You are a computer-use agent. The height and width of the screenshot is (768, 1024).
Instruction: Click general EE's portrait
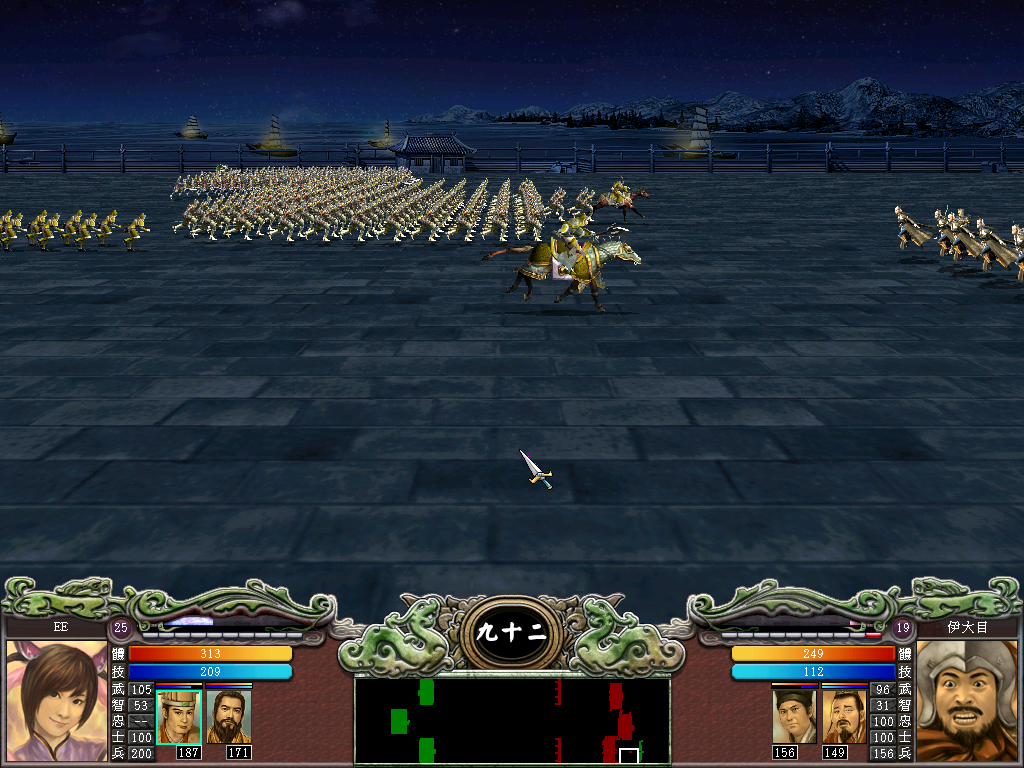coord(56,700)
